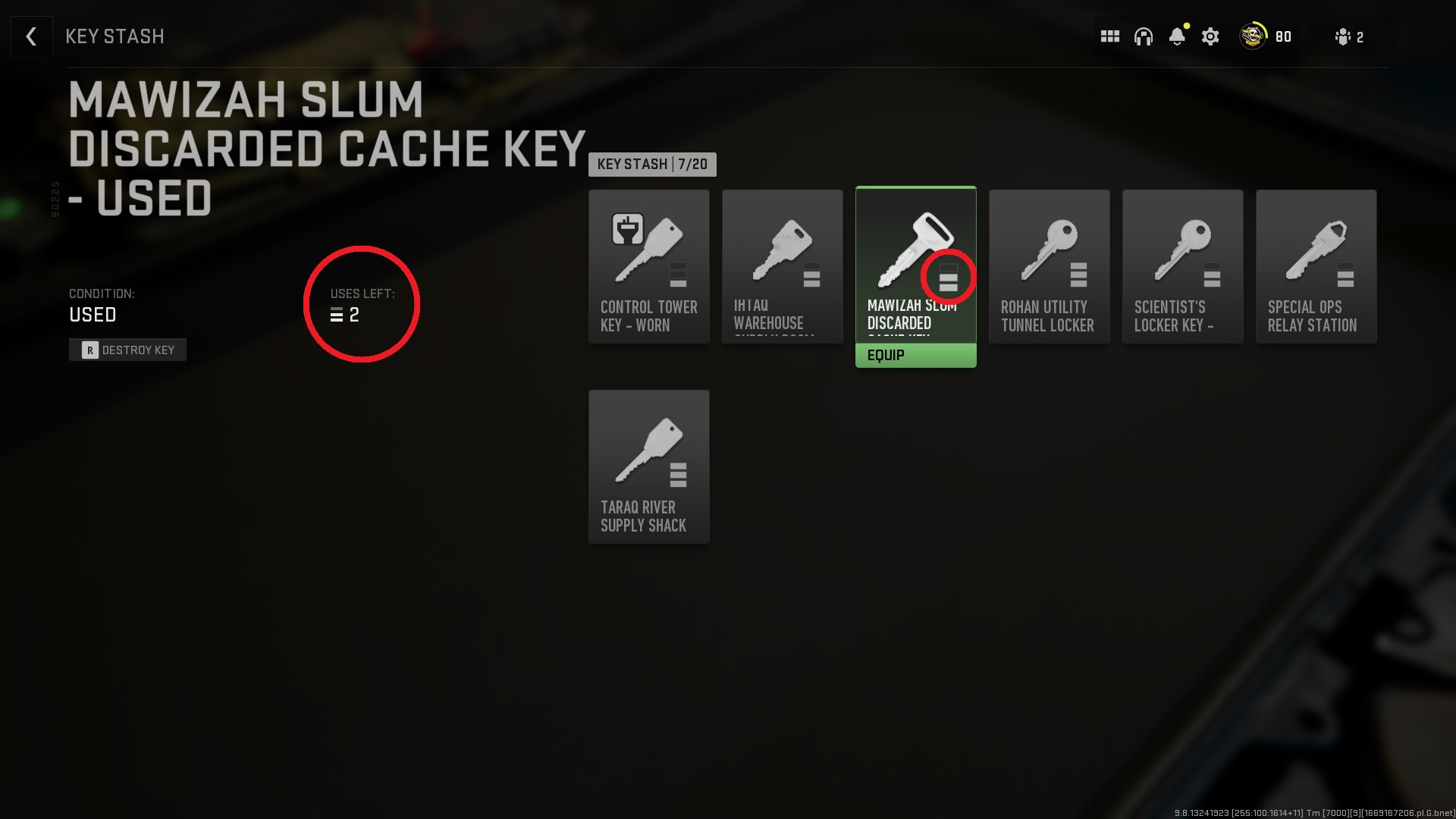Viewport: 1456px width, 819px height.
Task: Open the player rank emblem showing 80
Action: (x=1253, y=36)
